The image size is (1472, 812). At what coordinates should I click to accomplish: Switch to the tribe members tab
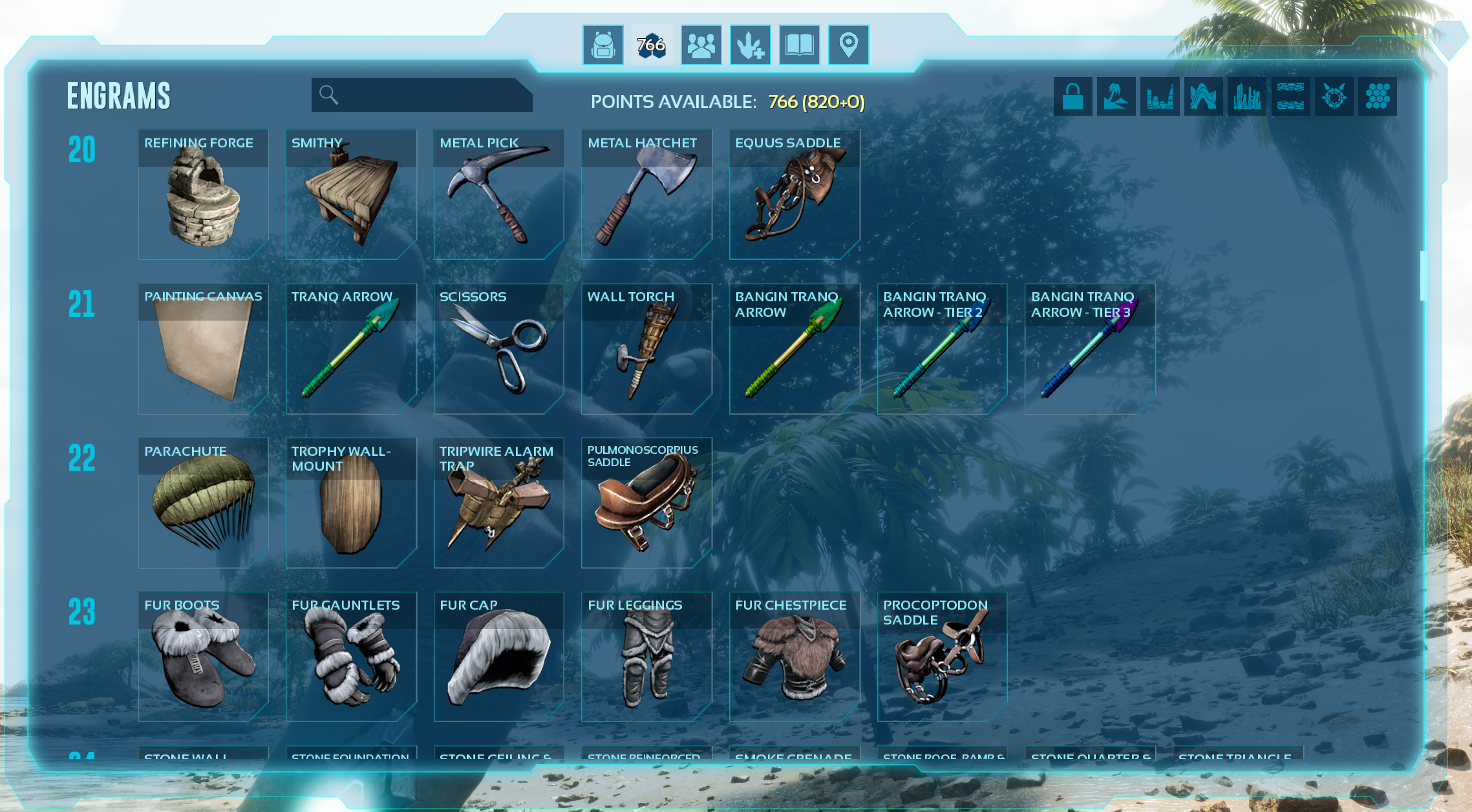coord(701,45)
